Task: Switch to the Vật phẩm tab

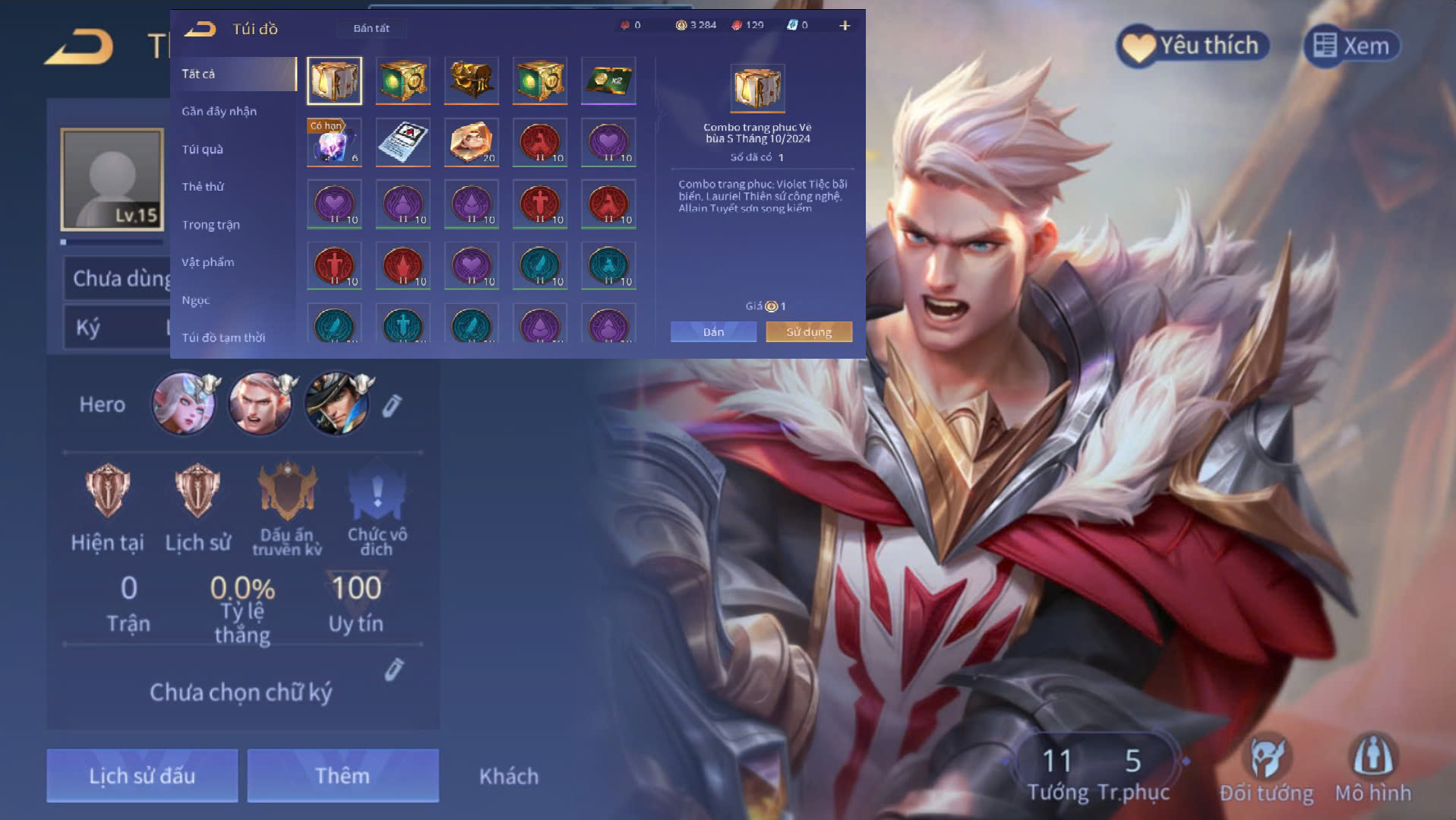Action: [208, 262]
